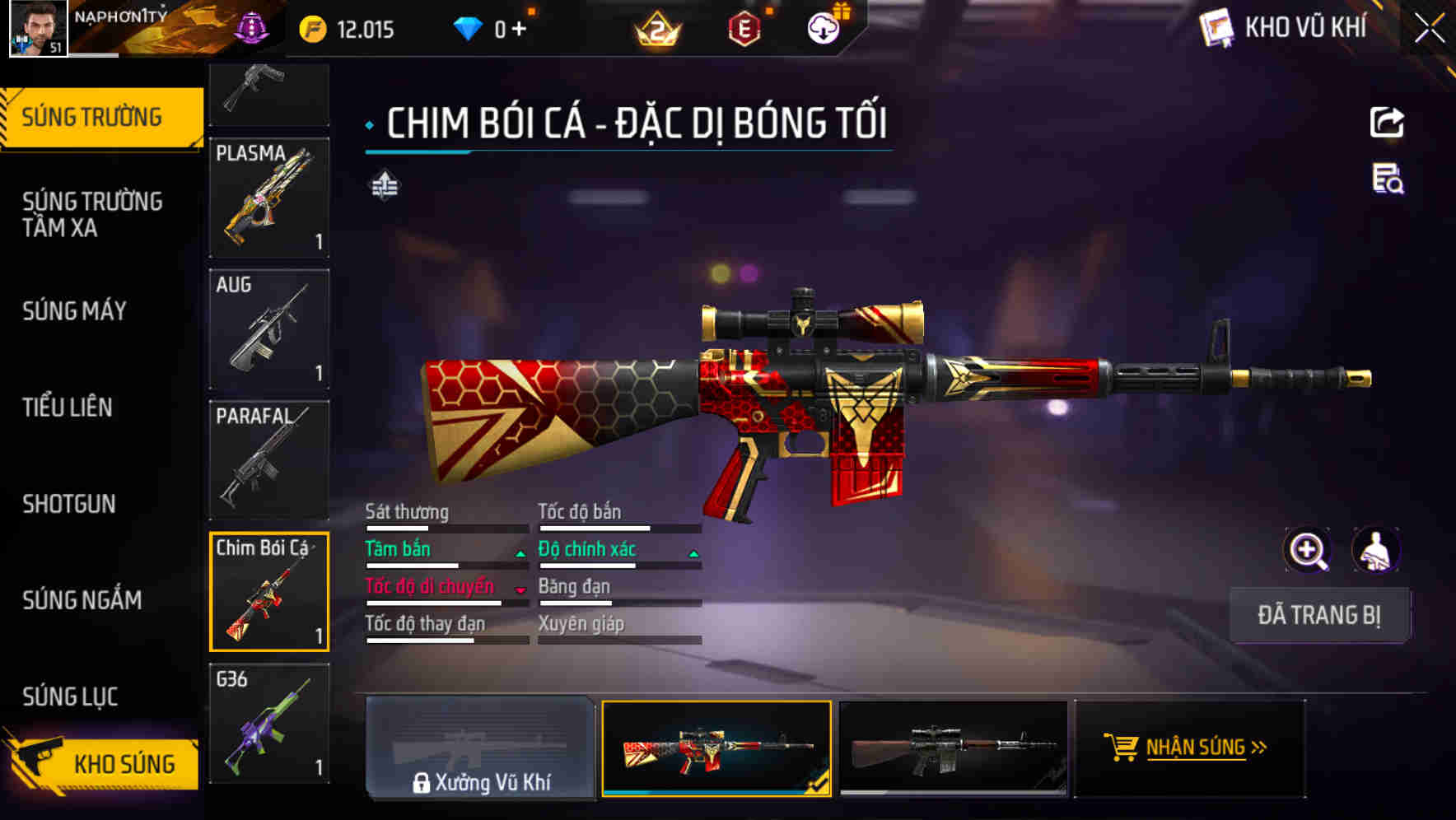Share the weapon skin via share icon
This screenshot has height=820, width=1456.
point(1387,123)
